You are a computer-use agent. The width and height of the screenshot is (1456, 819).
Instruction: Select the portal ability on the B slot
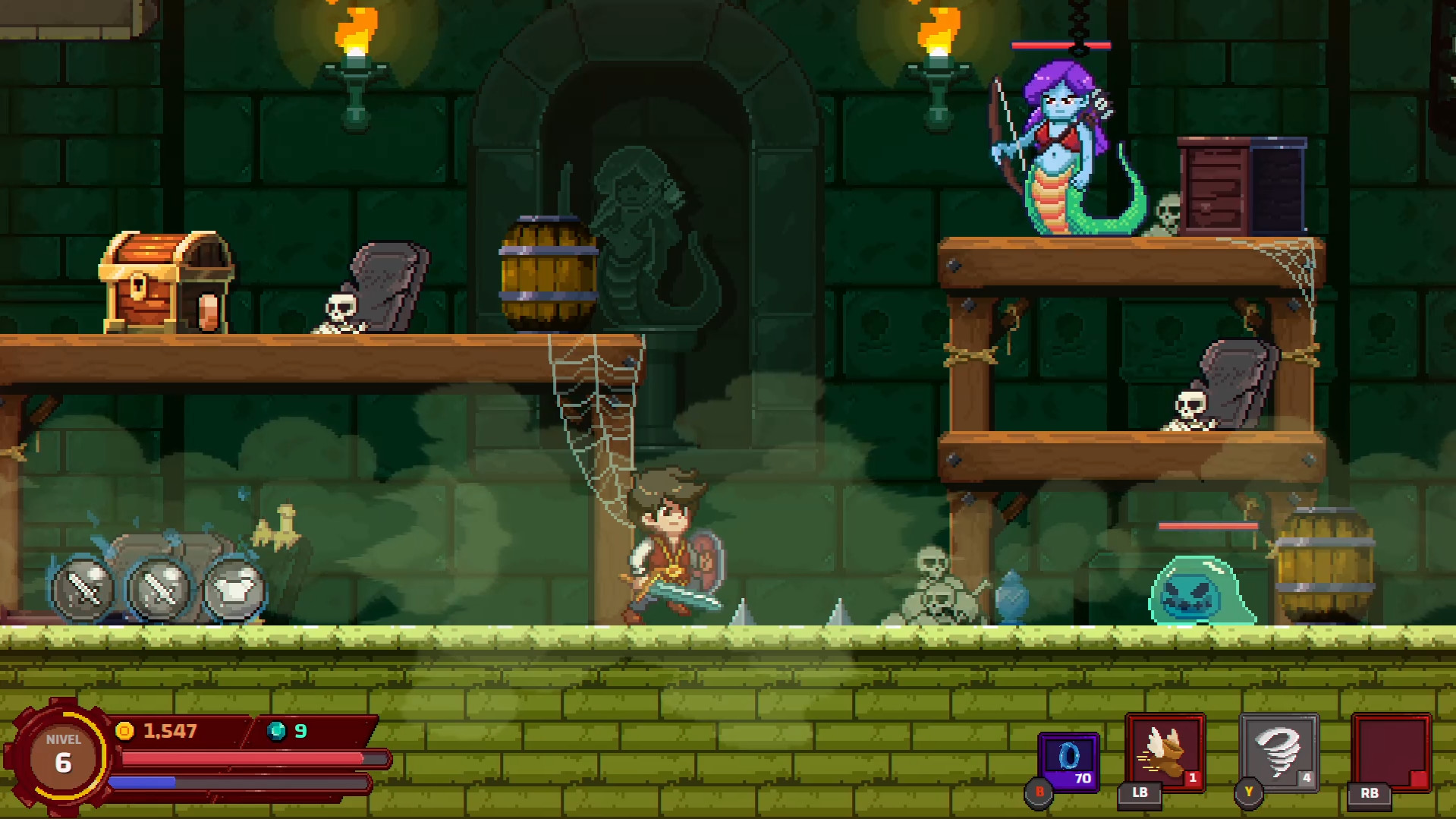point(1068,754)
